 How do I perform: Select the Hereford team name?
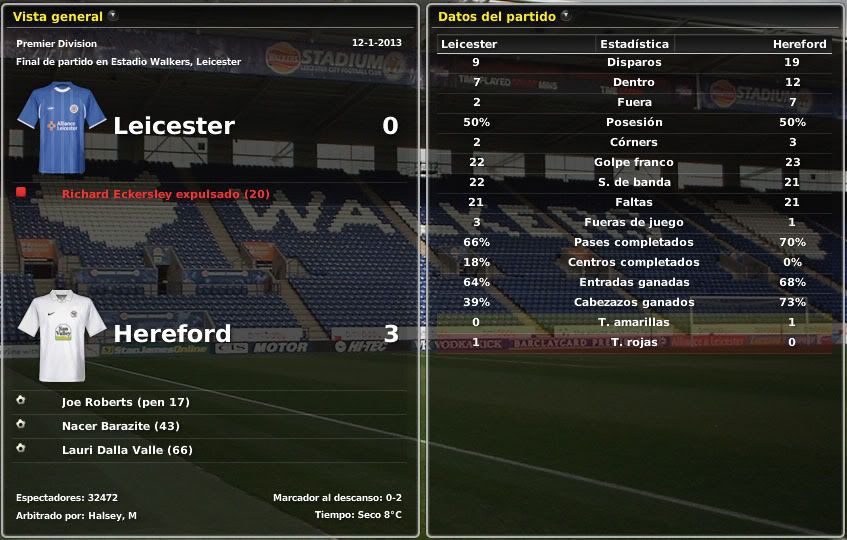pyautogui.click(x=172, y=334)
